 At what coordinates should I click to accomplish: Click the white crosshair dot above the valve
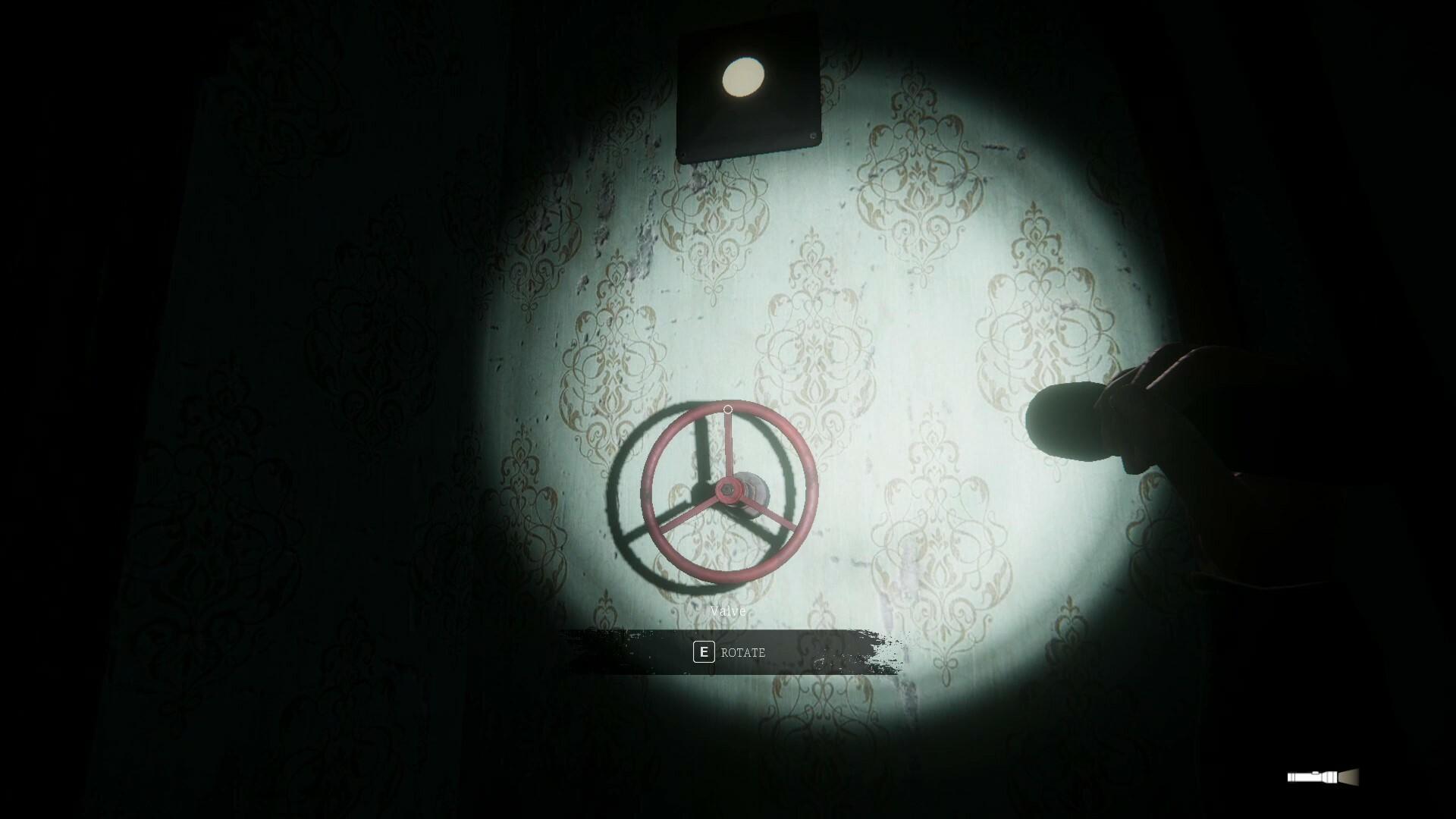(727, 408)
